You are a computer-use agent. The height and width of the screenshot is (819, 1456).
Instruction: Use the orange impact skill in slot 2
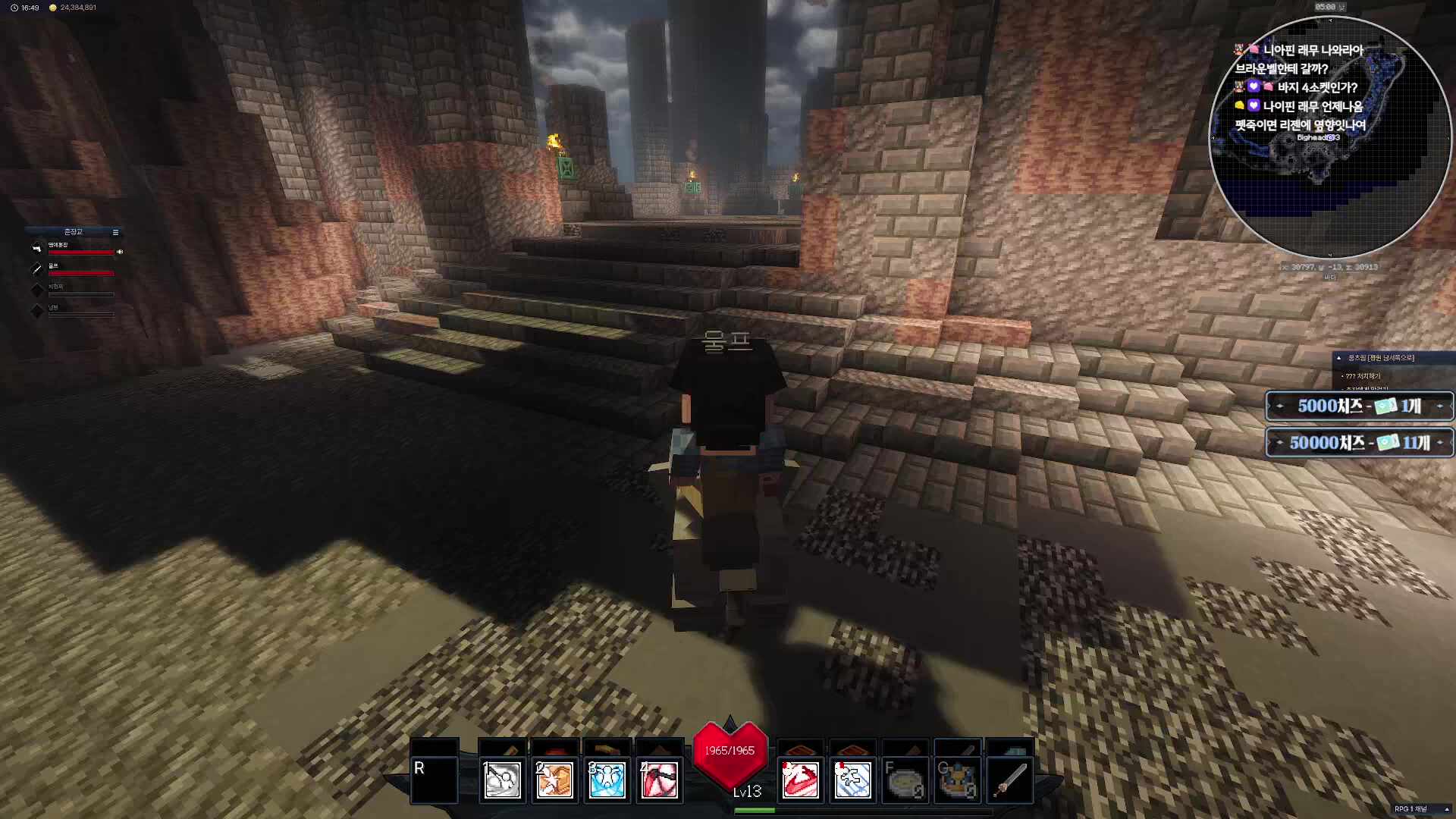point(554,780)
